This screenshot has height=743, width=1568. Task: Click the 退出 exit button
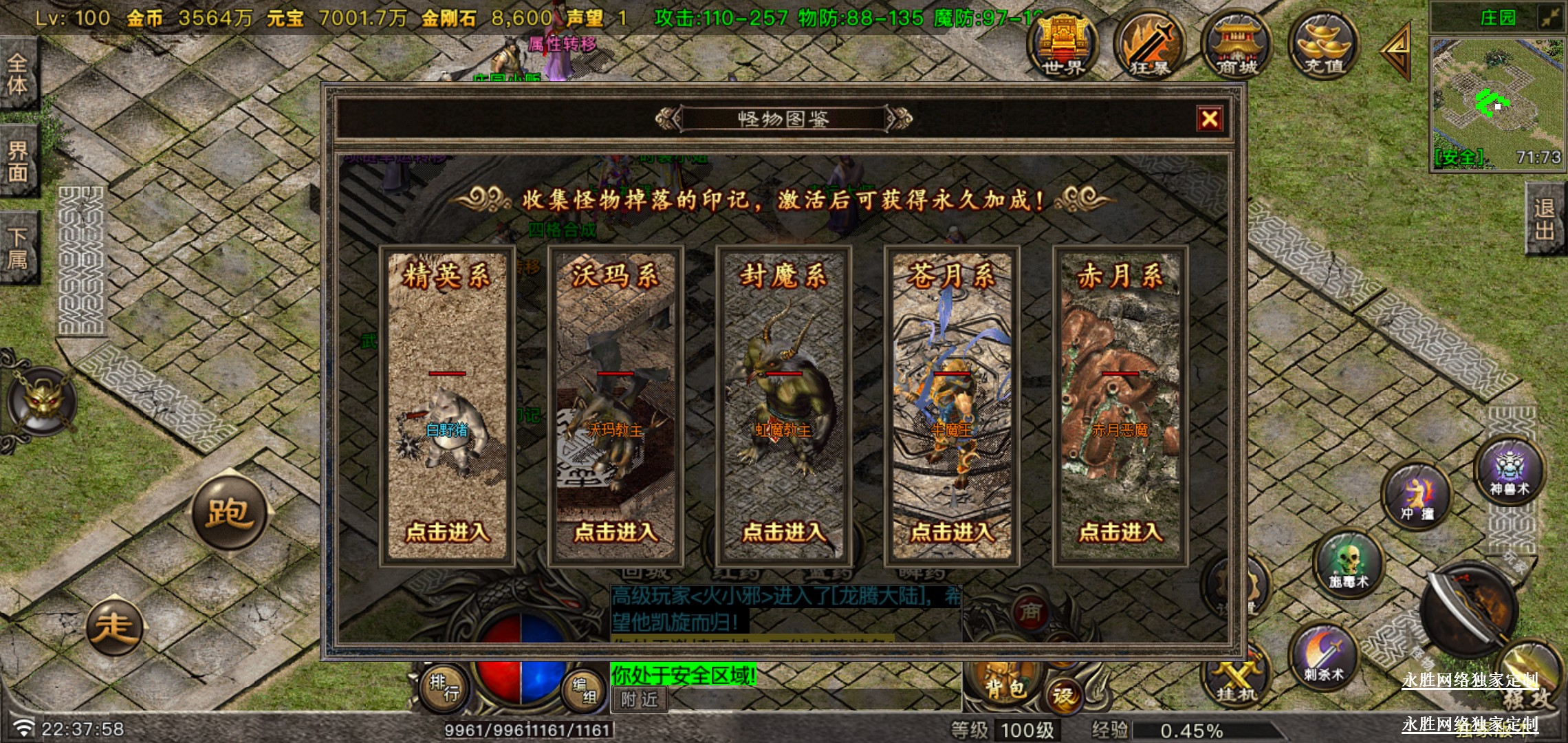click(1545, 219)
